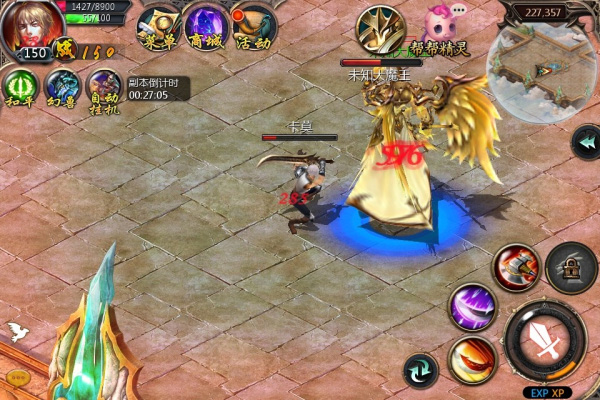The image size is (600, 400).
Task: Open the 活动 events icon
Action: 252,24
